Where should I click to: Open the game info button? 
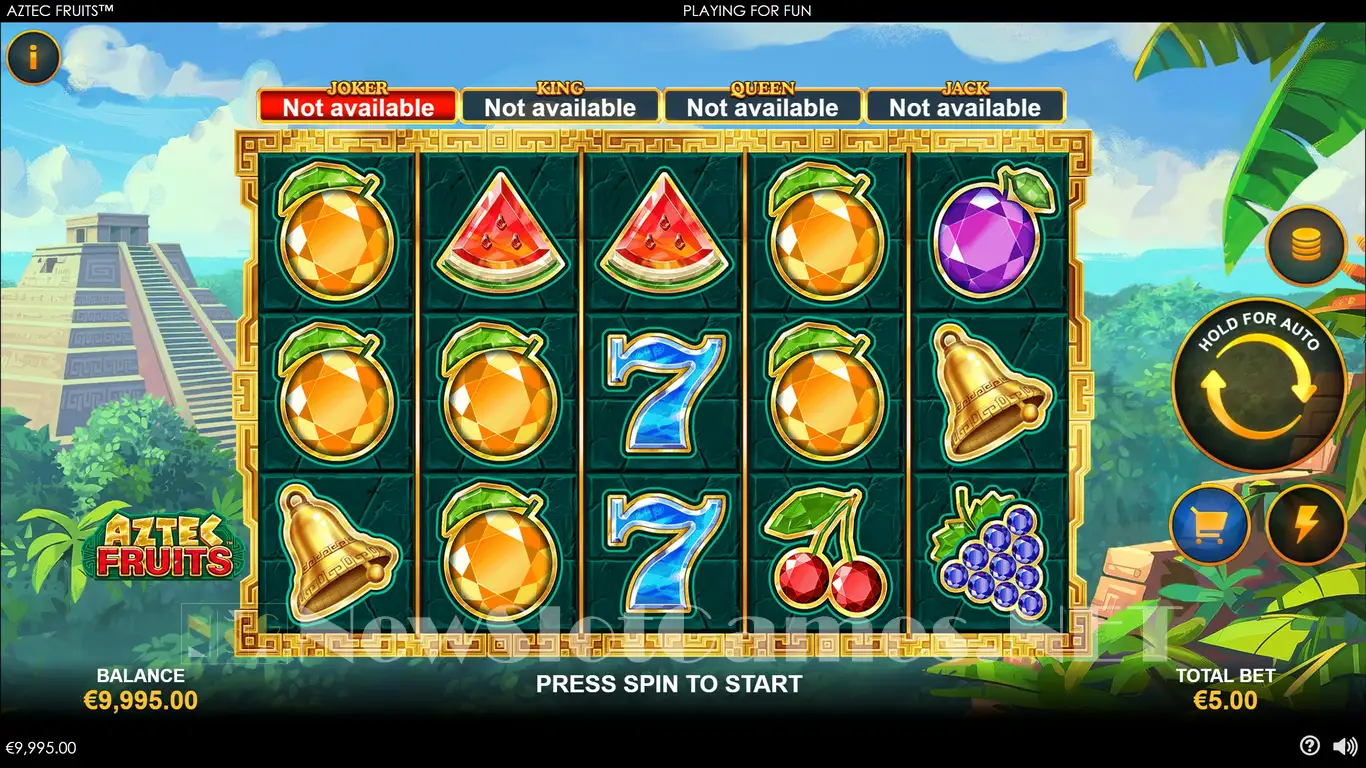point(33,58)
